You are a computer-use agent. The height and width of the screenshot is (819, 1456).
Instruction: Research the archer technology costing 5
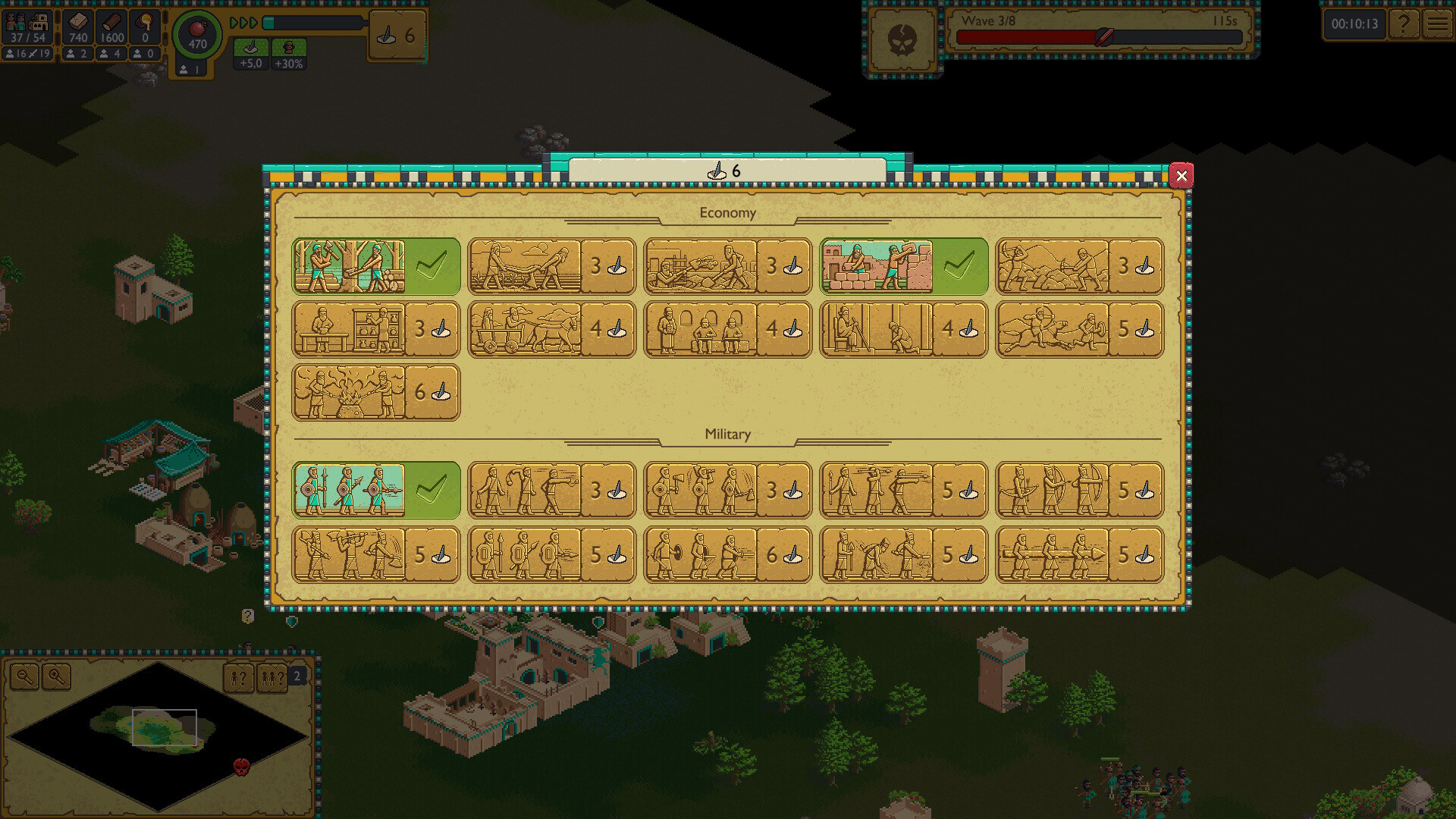tap(1078, 491)
